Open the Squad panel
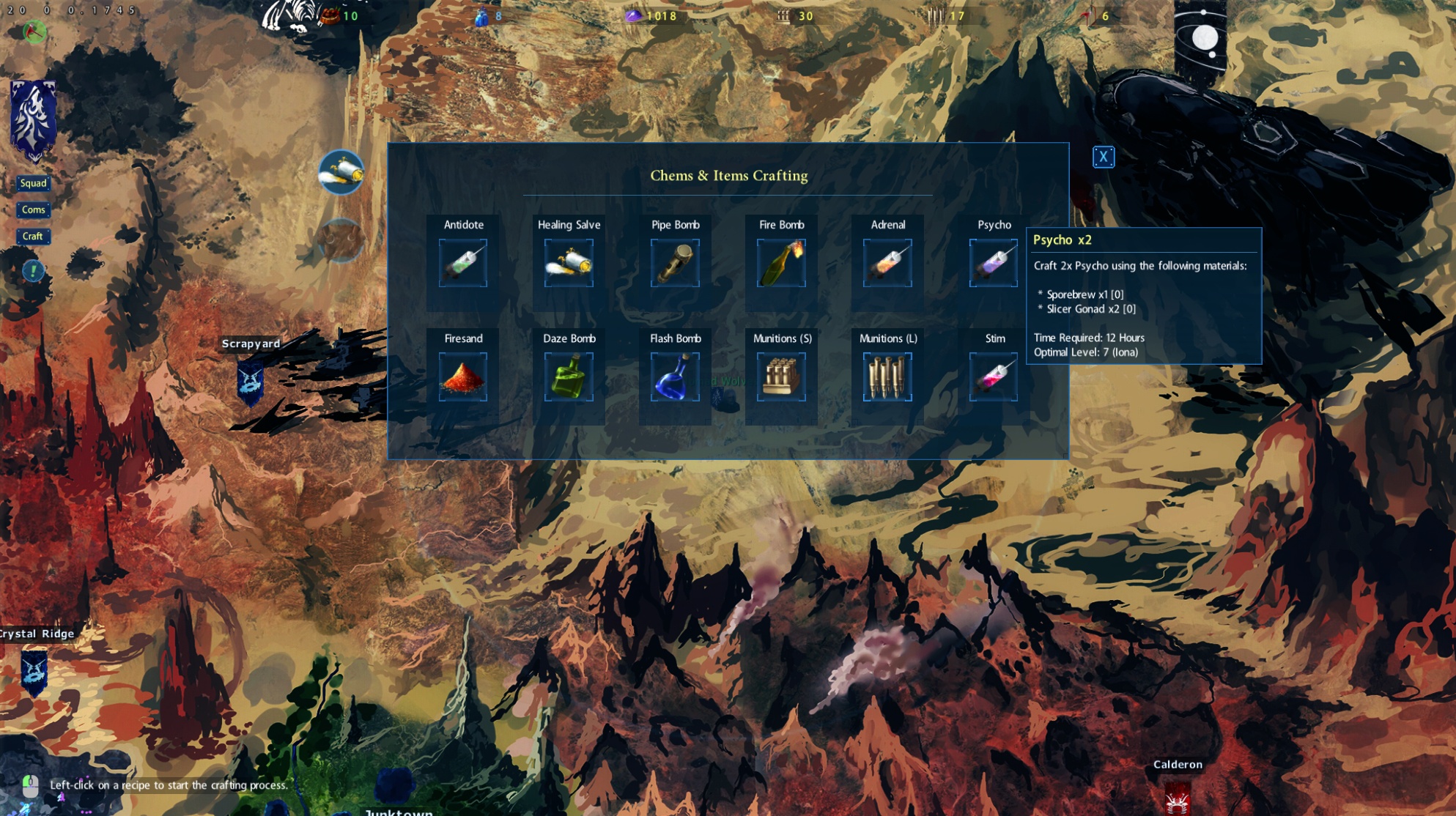 coord(33,183)
